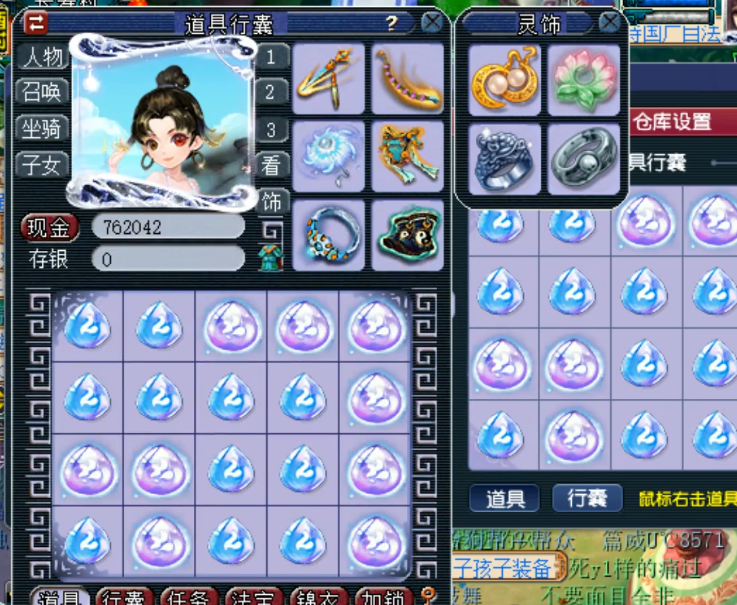Switch to the 人物 character tab
Viewport: 737px width, 605px height.
(x=44, y=57)
